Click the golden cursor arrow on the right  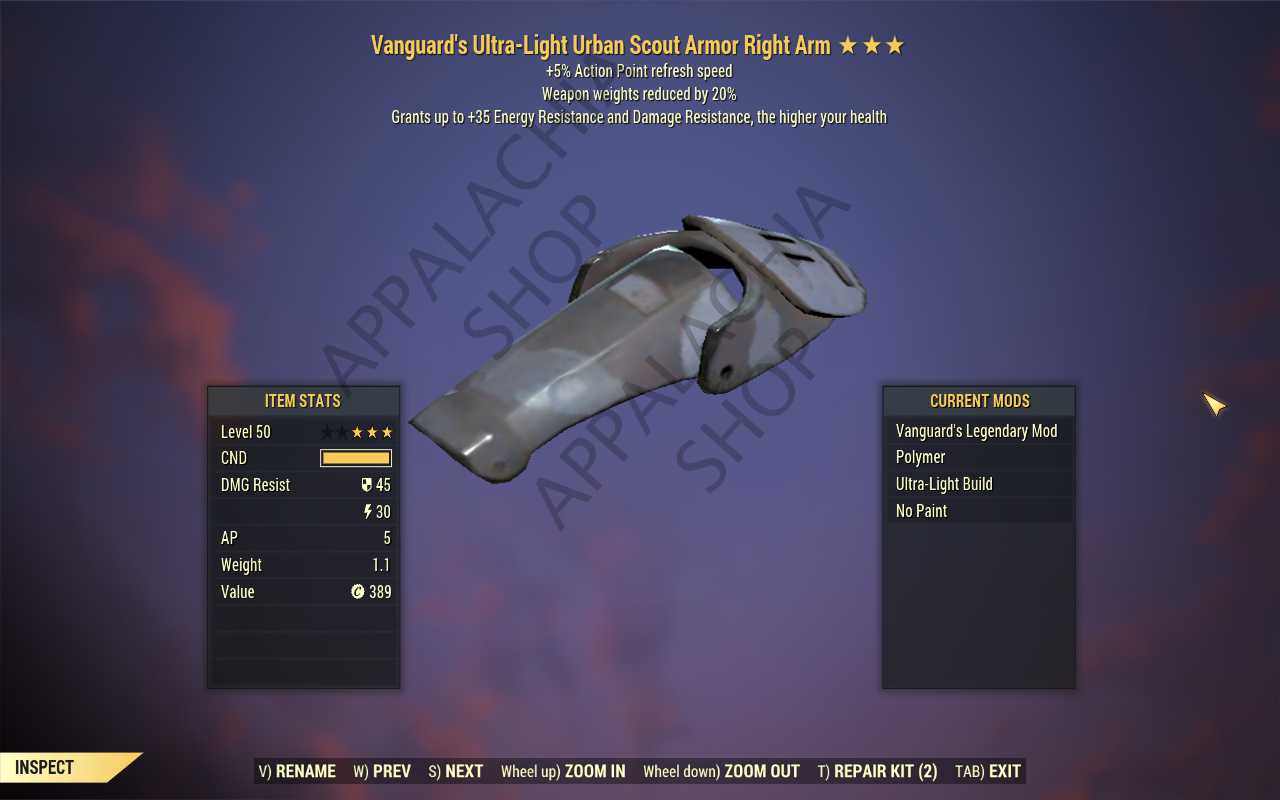click(1213, 404)
